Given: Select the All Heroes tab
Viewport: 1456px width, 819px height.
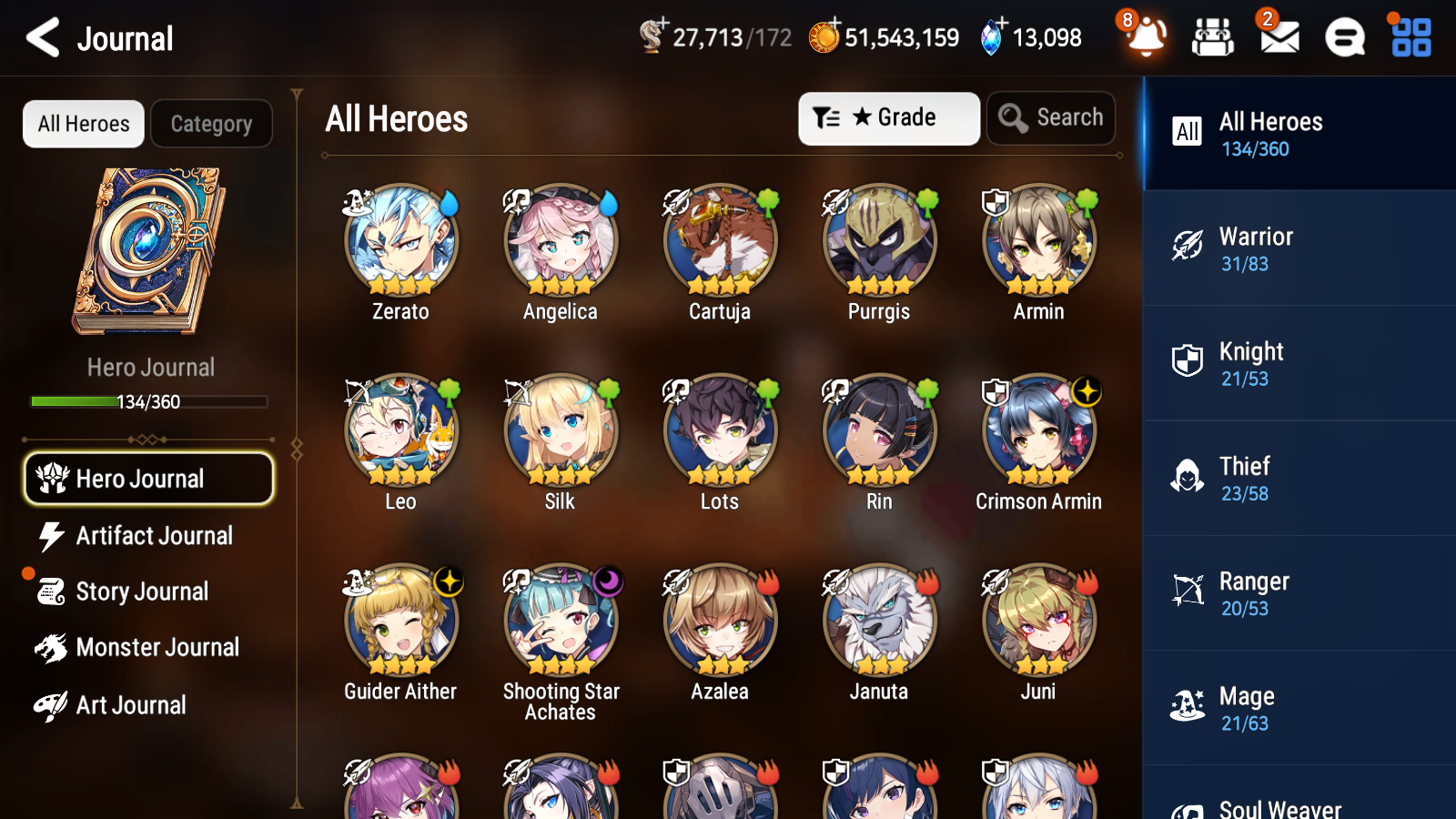Looking at the screenshot, I should pyautogui.click(x=83, y=124).
